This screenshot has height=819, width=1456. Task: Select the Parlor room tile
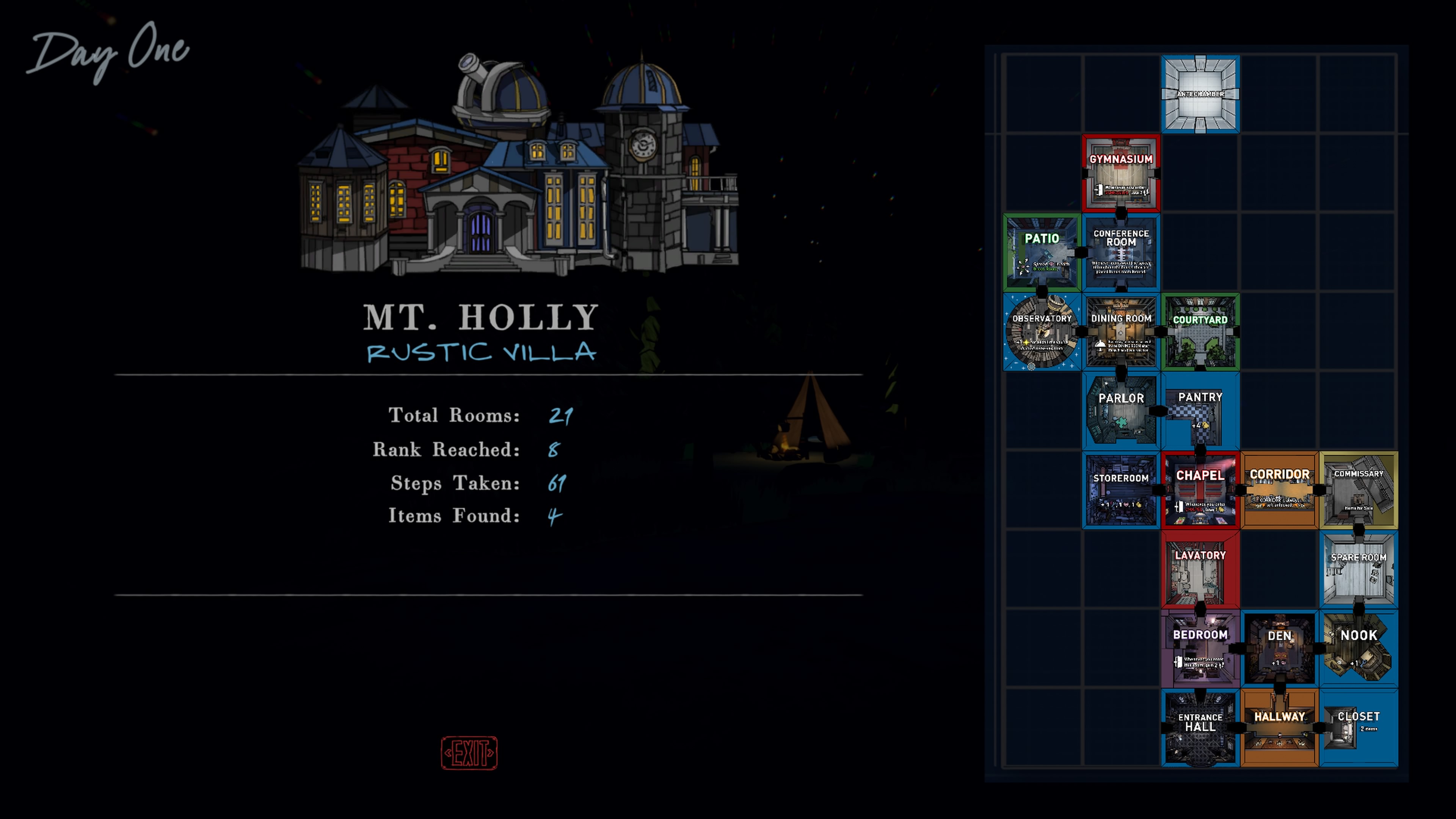coord(1121,411)
